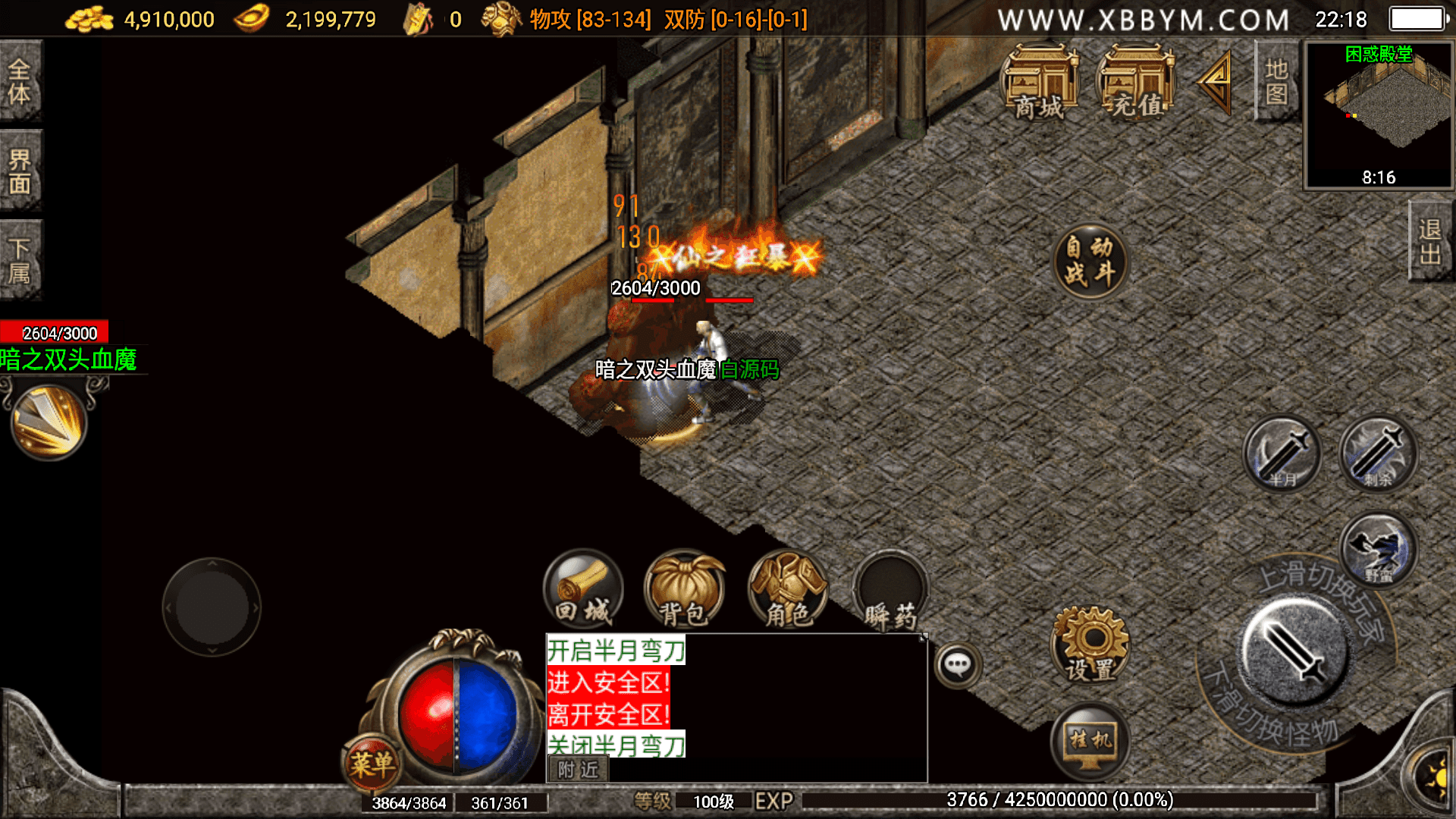Click the 困惑殿堂 minimap
1456x819 pixels.
pyautogui.click(x=1378, y=114)
